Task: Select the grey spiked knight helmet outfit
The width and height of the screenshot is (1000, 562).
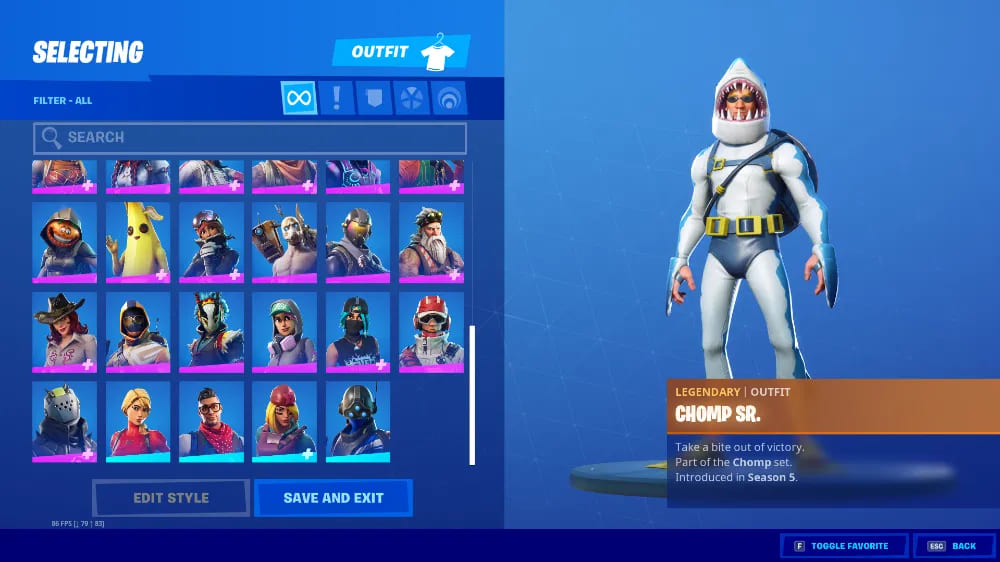Action: (65, 420)
